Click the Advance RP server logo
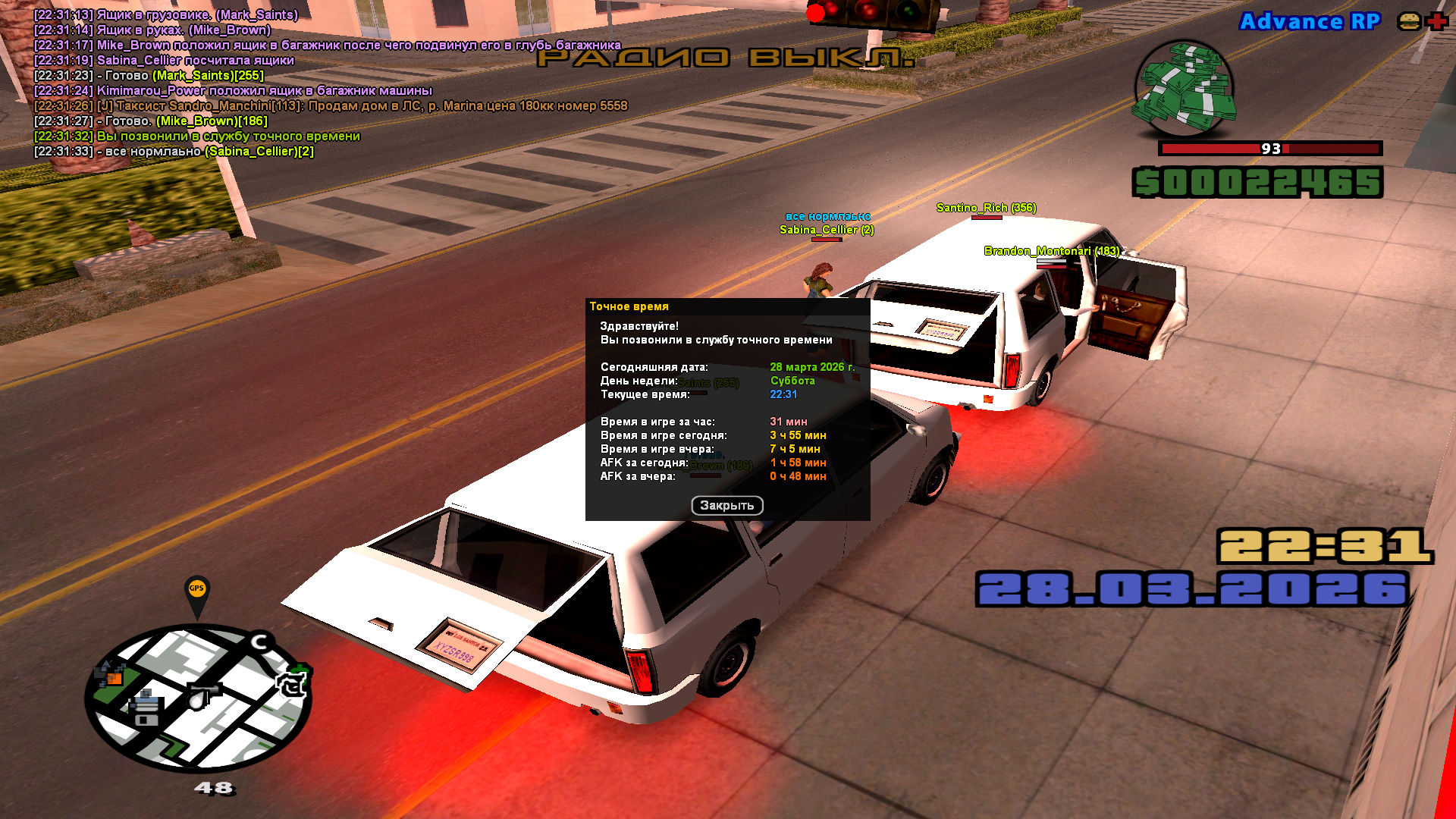 pos(1310,21)
